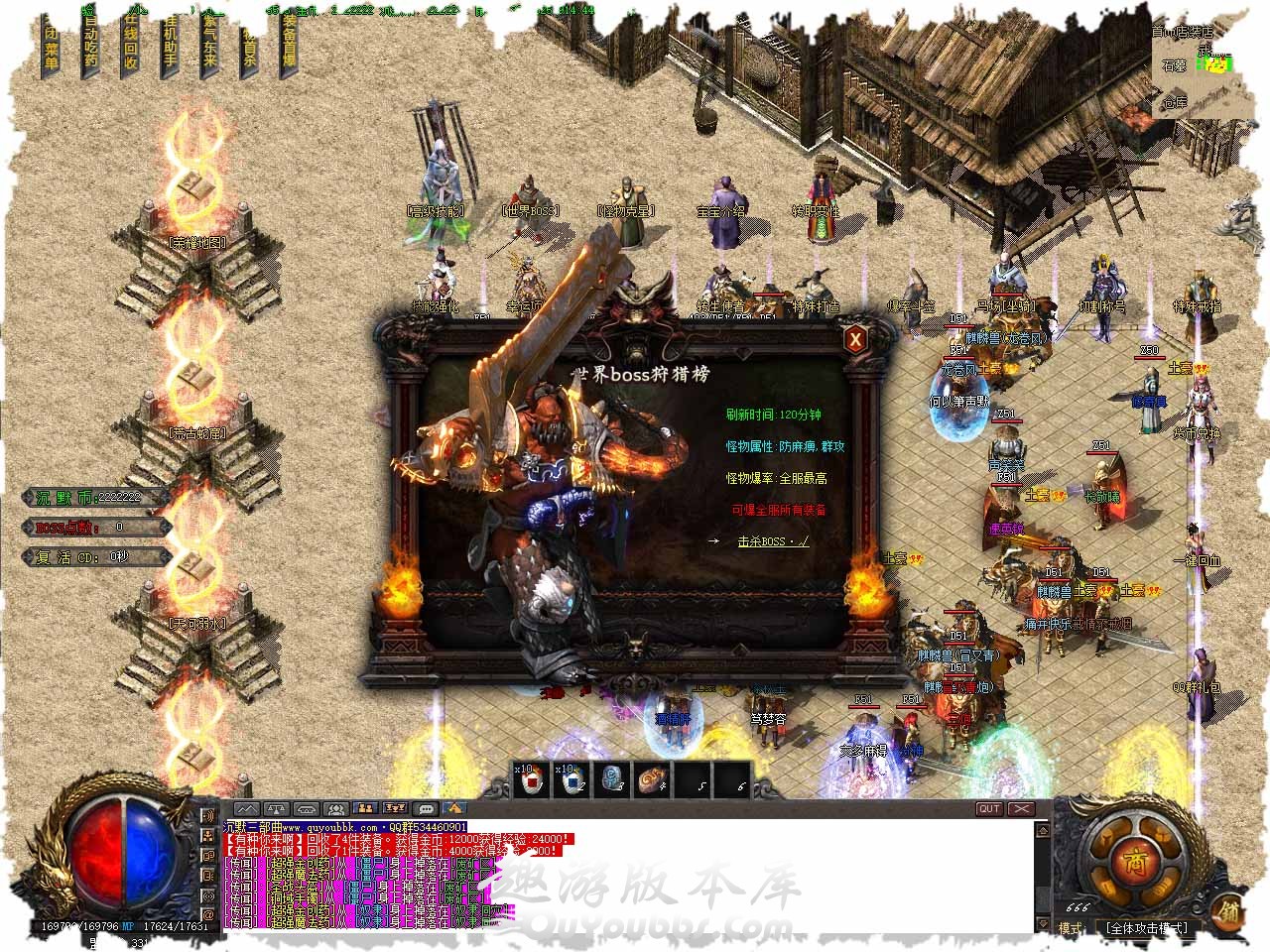Screen dimensions: 1270x952
Task: Click the QUT button above the chat box
Action: 989,809
